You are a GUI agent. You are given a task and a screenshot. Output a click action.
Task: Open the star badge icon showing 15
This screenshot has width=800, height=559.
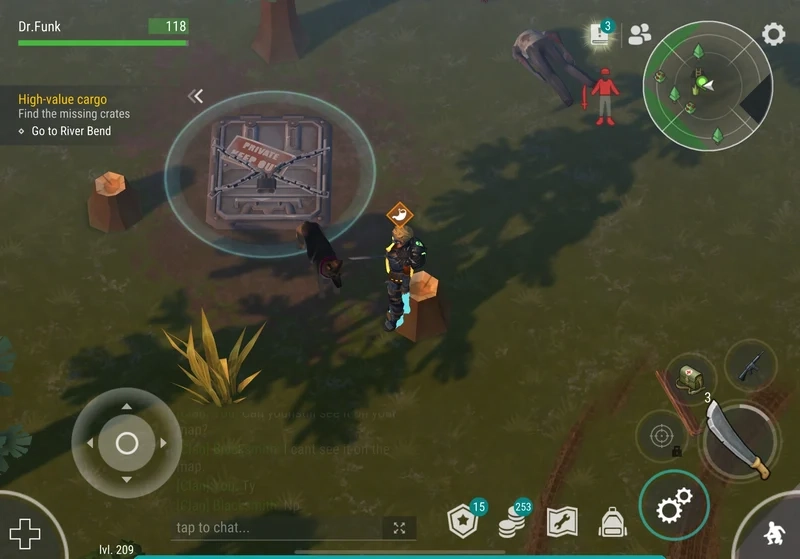click(463, 521)
